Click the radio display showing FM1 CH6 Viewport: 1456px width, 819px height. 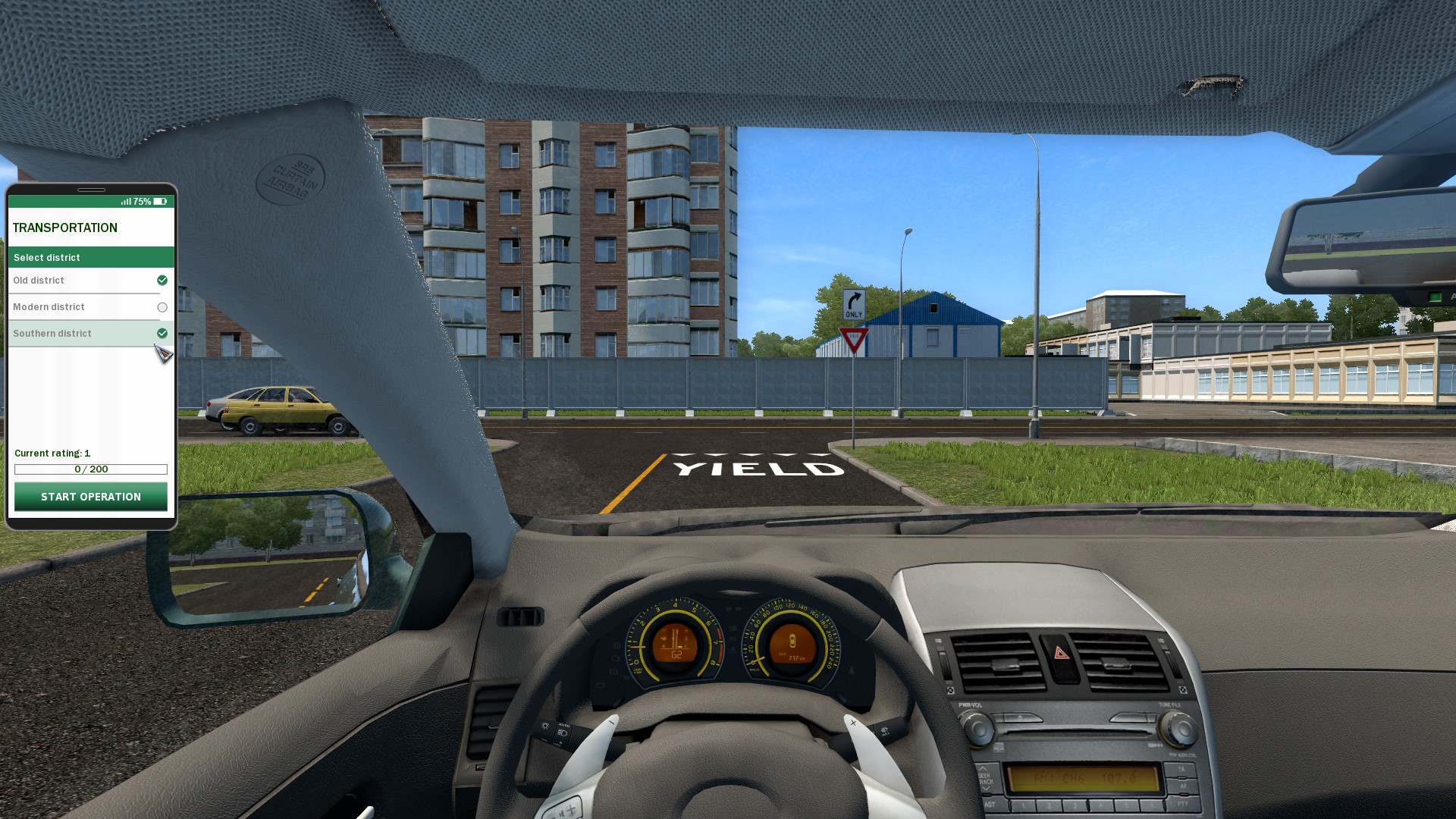pyautogui.click(x=1084, y=780)
